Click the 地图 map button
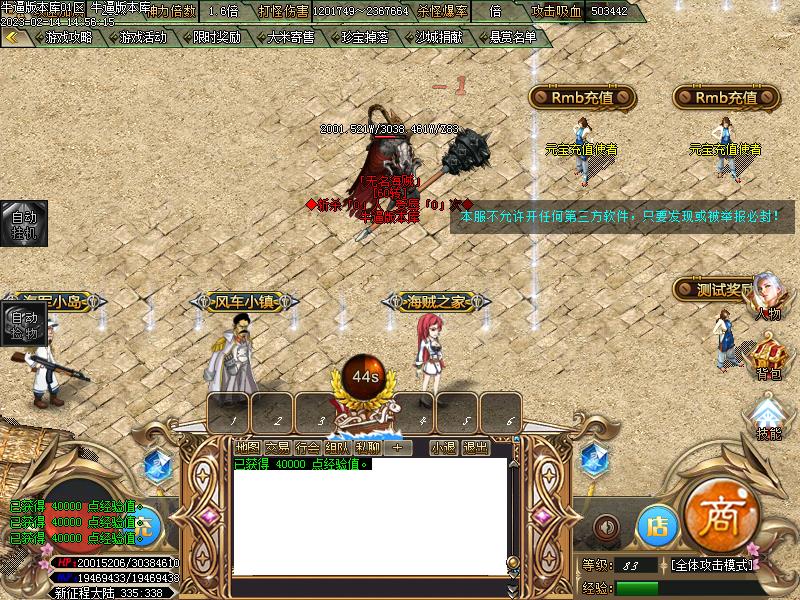 point(247,447)
